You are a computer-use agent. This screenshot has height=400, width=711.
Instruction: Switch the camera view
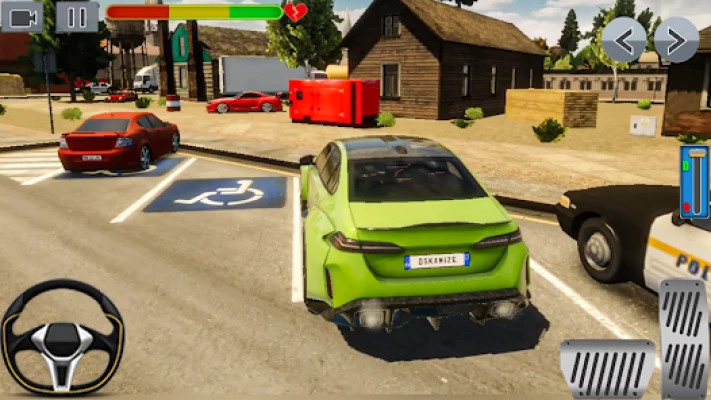22,16
